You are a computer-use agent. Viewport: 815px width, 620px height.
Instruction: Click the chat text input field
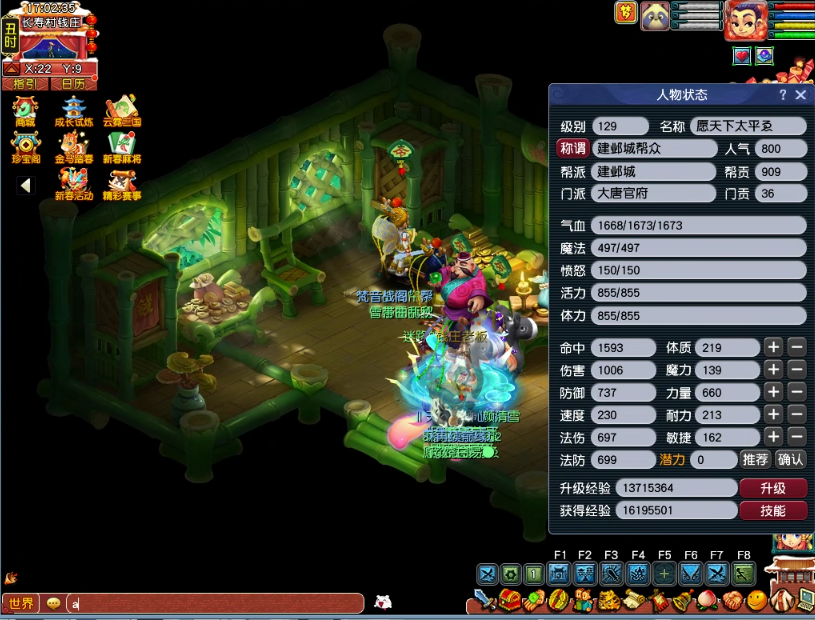click(x=215, y=604)
